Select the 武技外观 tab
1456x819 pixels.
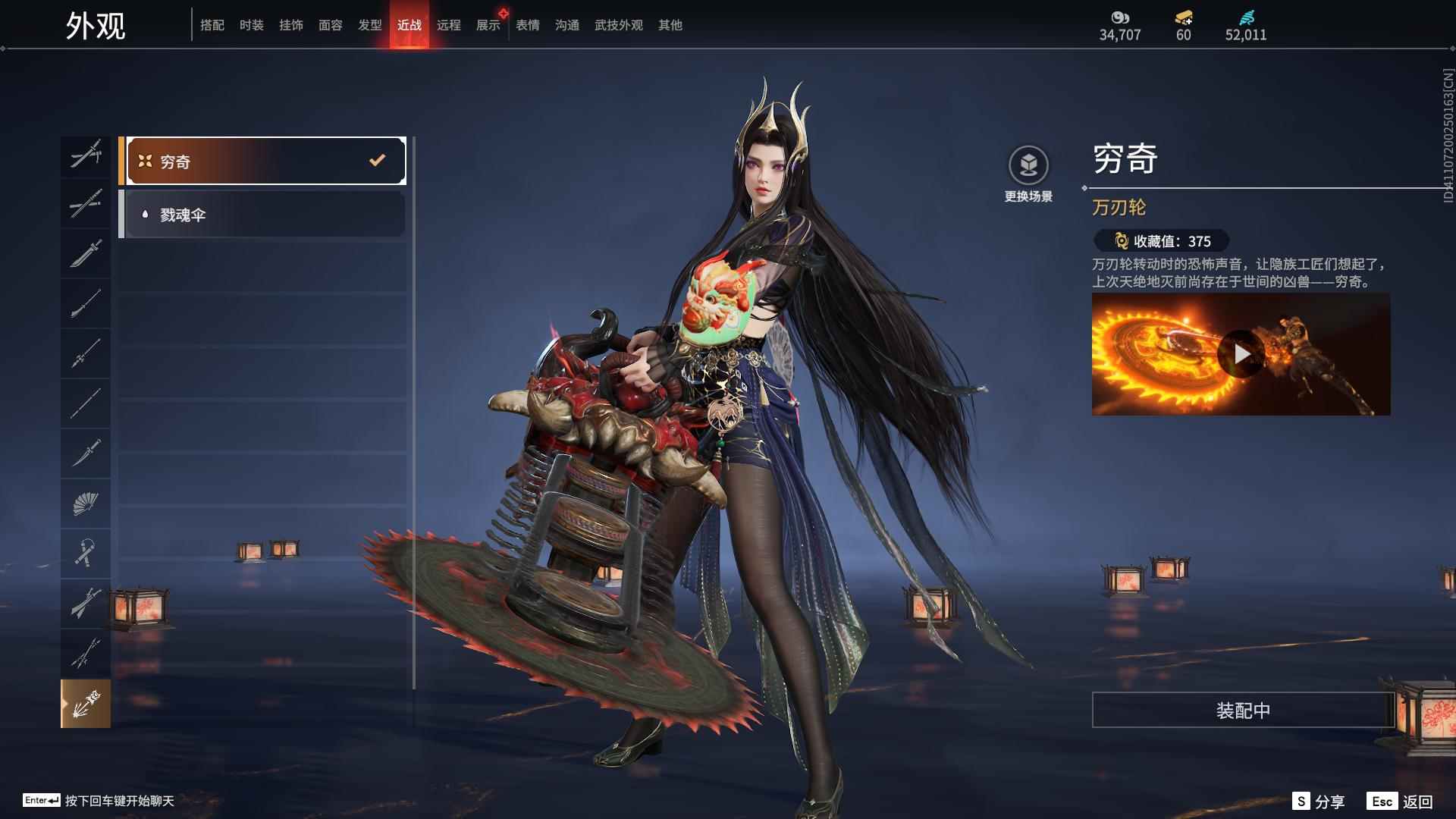tap(619, 25)
